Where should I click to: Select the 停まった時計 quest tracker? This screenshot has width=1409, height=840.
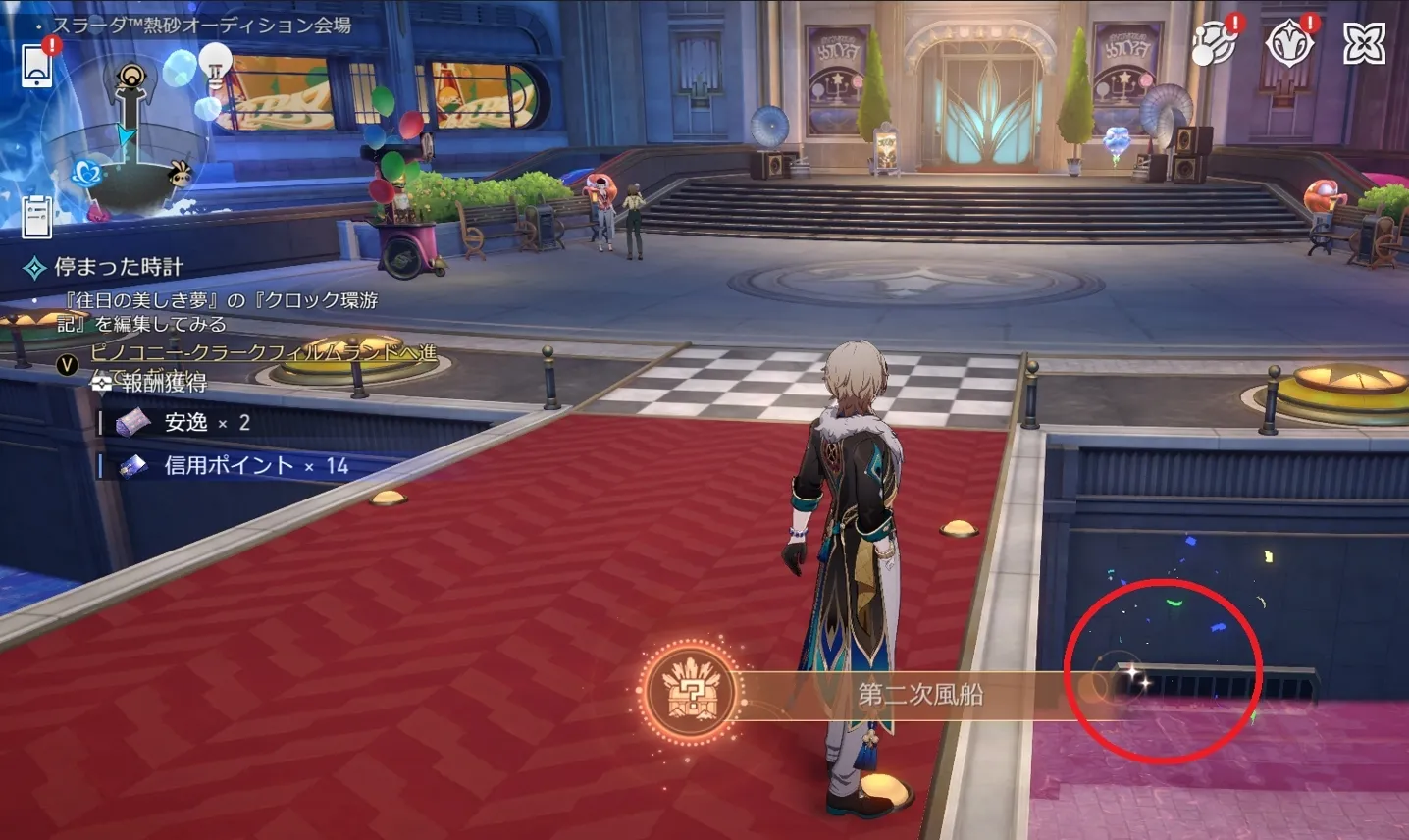[x=118, y=267]
